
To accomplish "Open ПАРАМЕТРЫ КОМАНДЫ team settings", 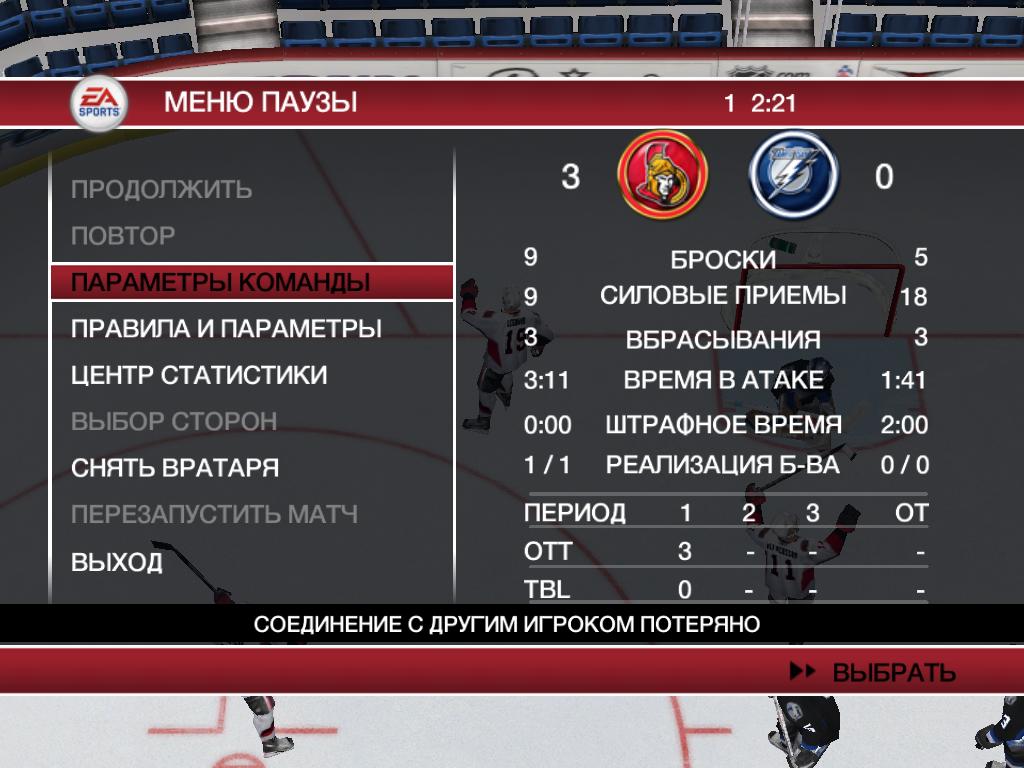I will pyautogui.click(x=220, y=282).
